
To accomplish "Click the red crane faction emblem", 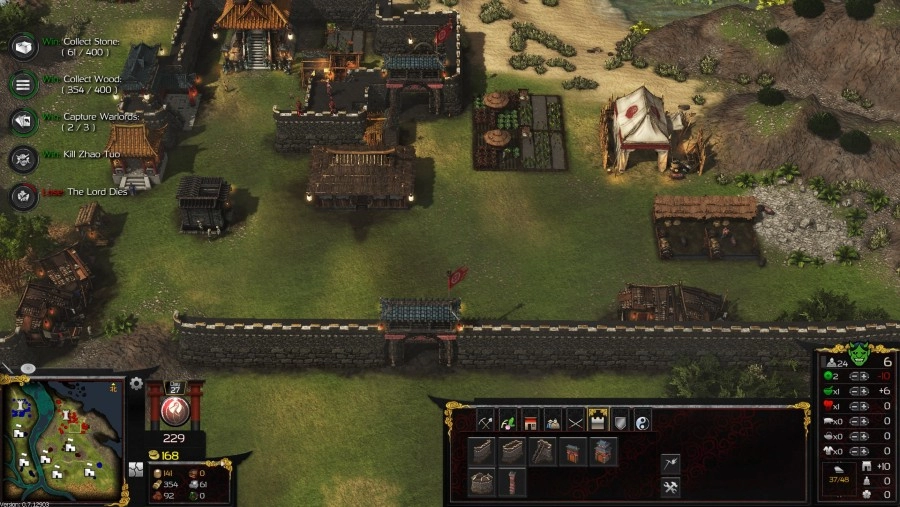I will pos(175,411).
